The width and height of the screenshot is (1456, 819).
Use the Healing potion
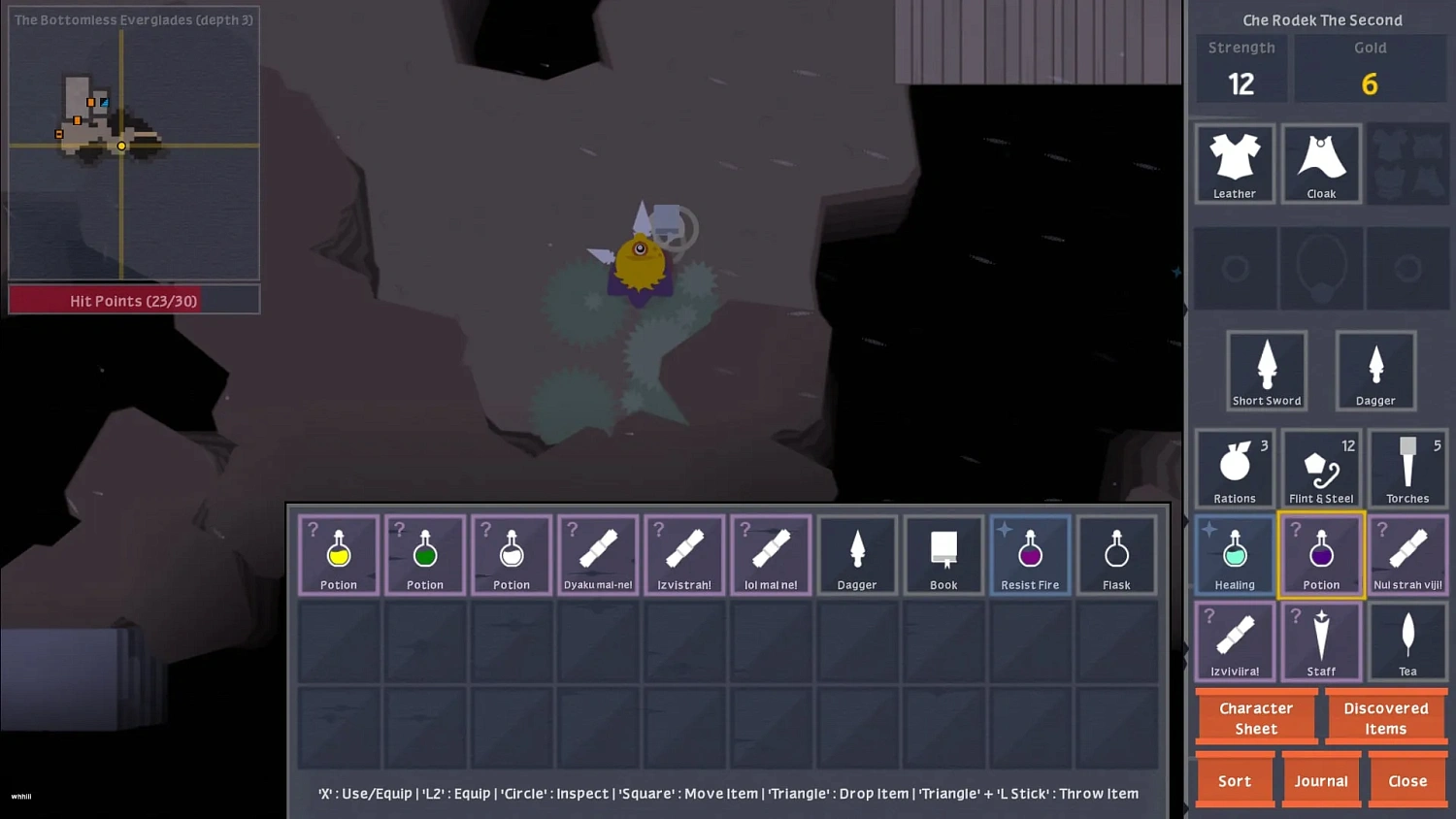point(1235,555)
